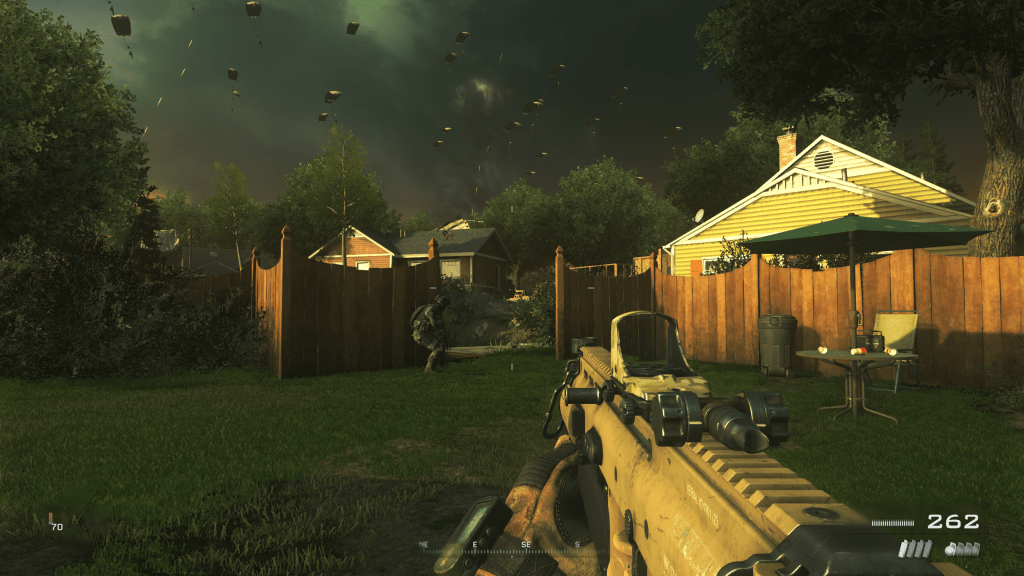Viewport: 1024px width, 576px height.
Task: Click the equipment slot showing 70
Action: coord(56,523)
